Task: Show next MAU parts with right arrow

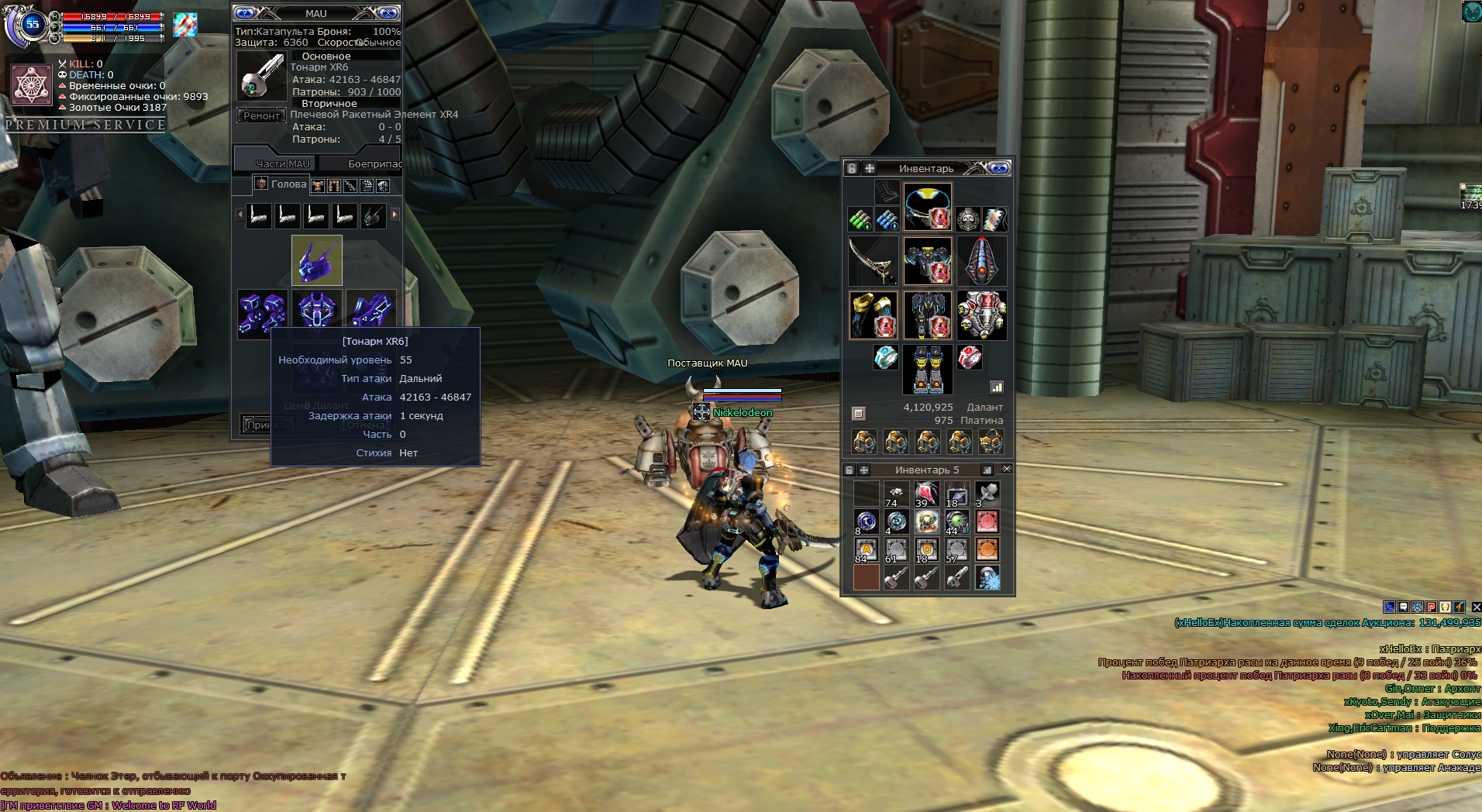Action: [395, 215]
